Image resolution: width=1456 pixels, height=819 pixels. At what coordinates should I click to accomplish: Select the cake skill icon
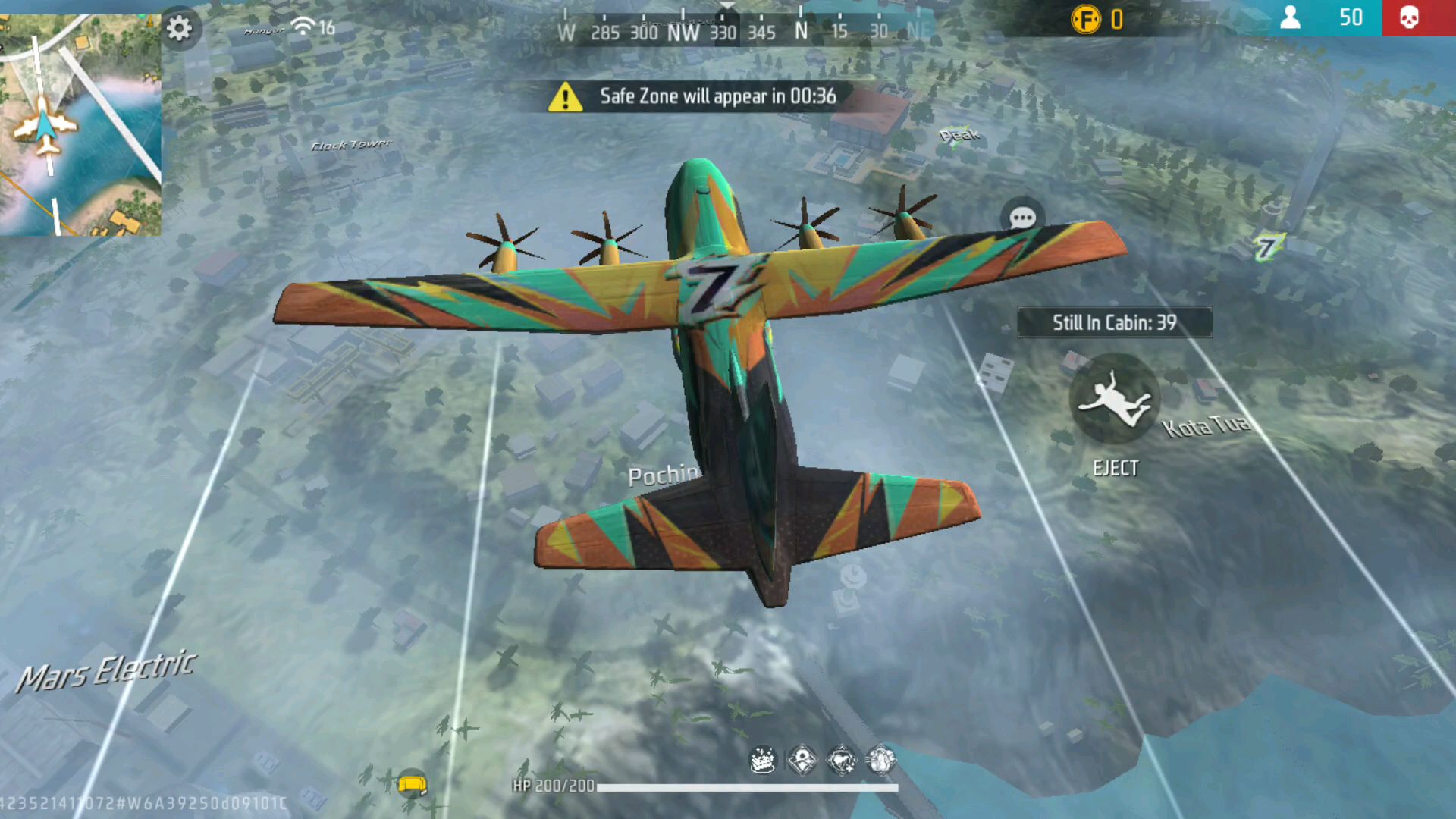click(x=762, y=759)
